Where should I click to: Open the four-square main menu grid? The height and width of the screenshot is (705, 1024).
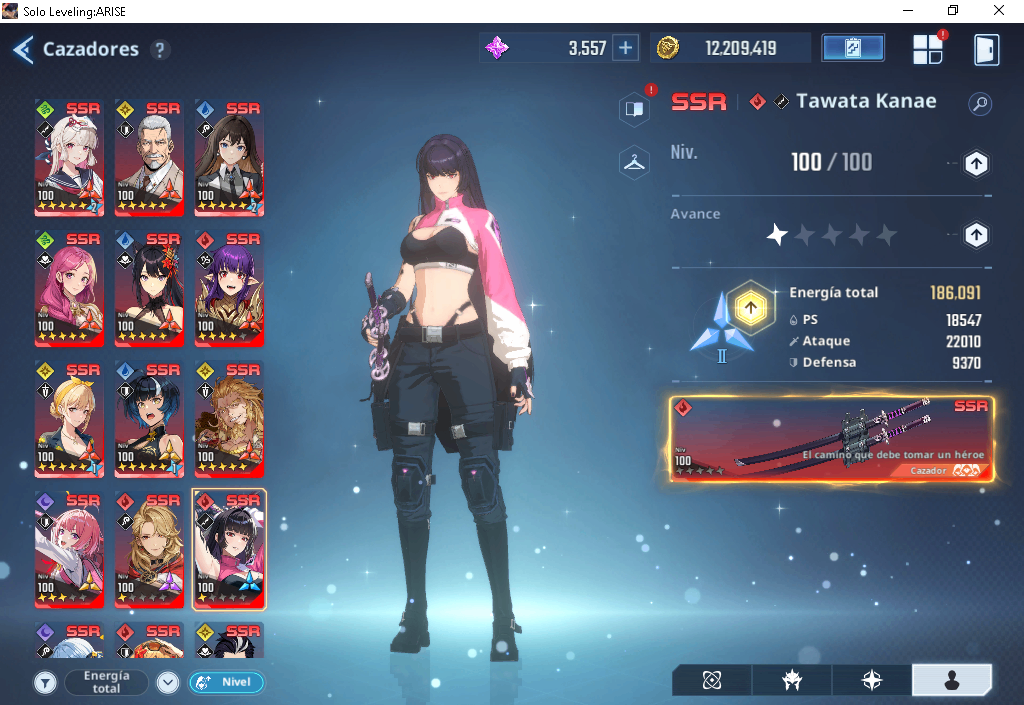click(x=928, y=49)
